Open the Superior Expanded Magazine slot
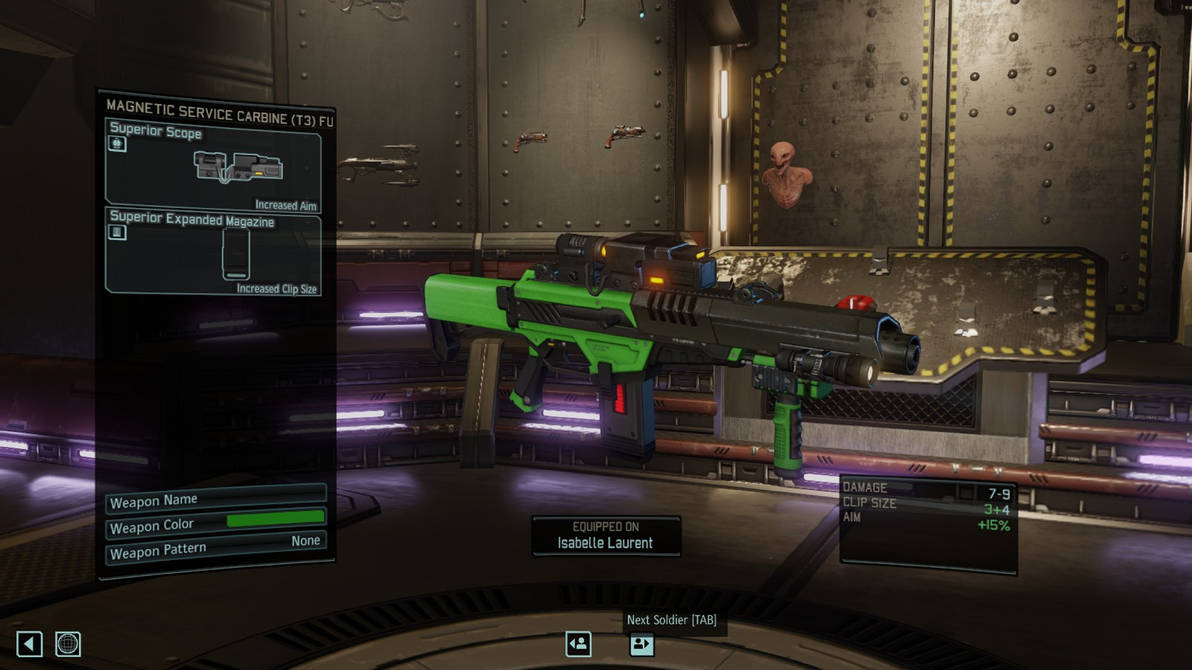 tap(213, 253)
